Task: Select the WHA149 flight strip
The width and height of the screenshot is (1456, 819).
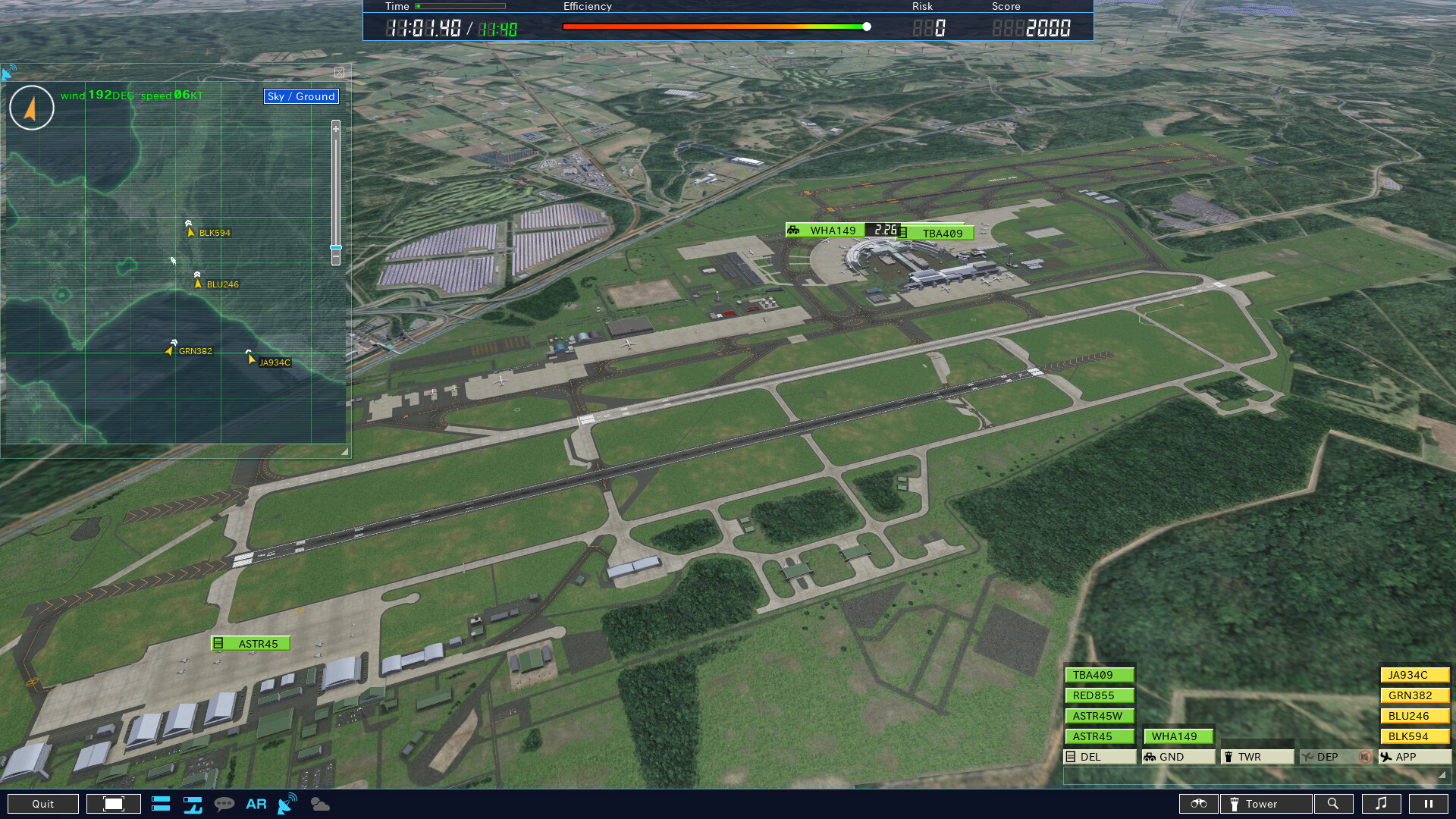Action: coord(1178,736)
